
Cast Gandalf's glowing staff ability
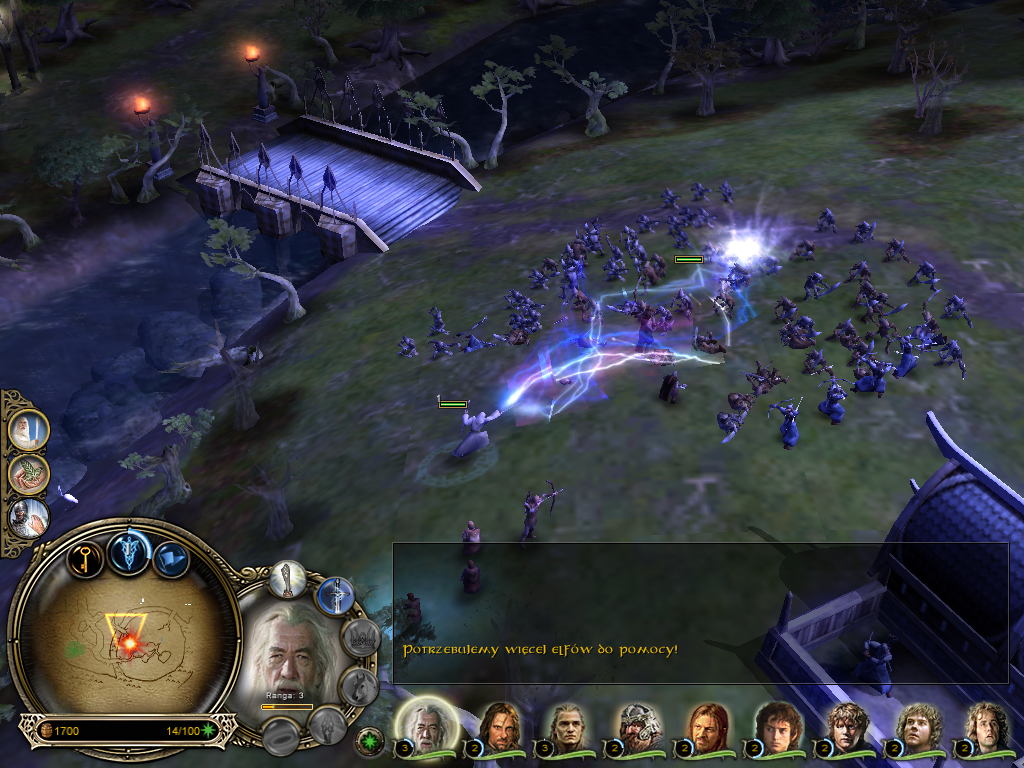[x=288, y=578]
